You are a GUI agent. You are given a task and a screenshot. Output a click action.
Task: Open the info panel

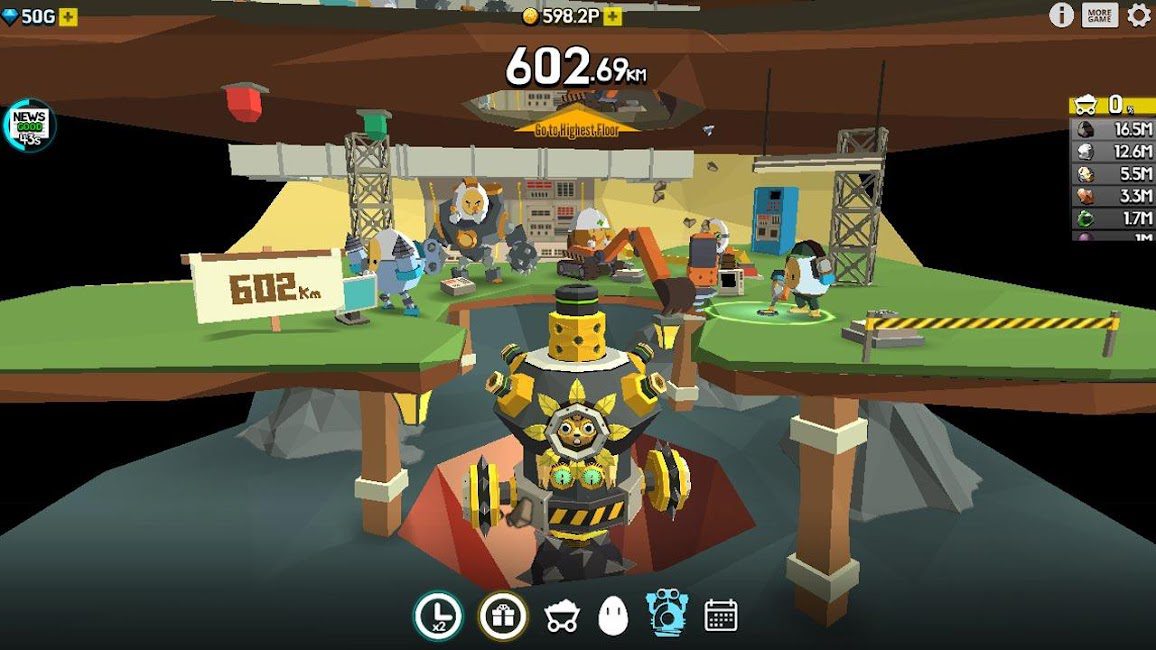pos(1061,15)
